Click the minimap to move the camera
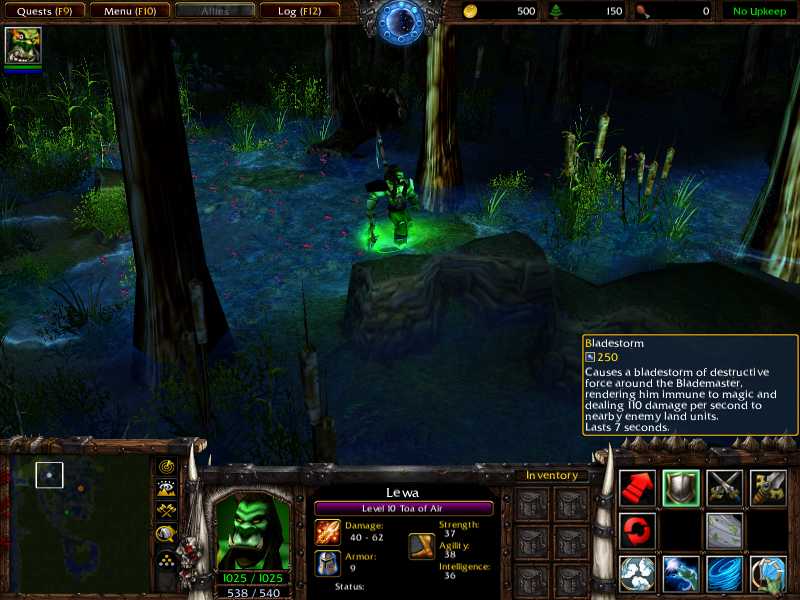Image resolution: width=800 pixels, height=600 pixels. (x=78, y=522)
